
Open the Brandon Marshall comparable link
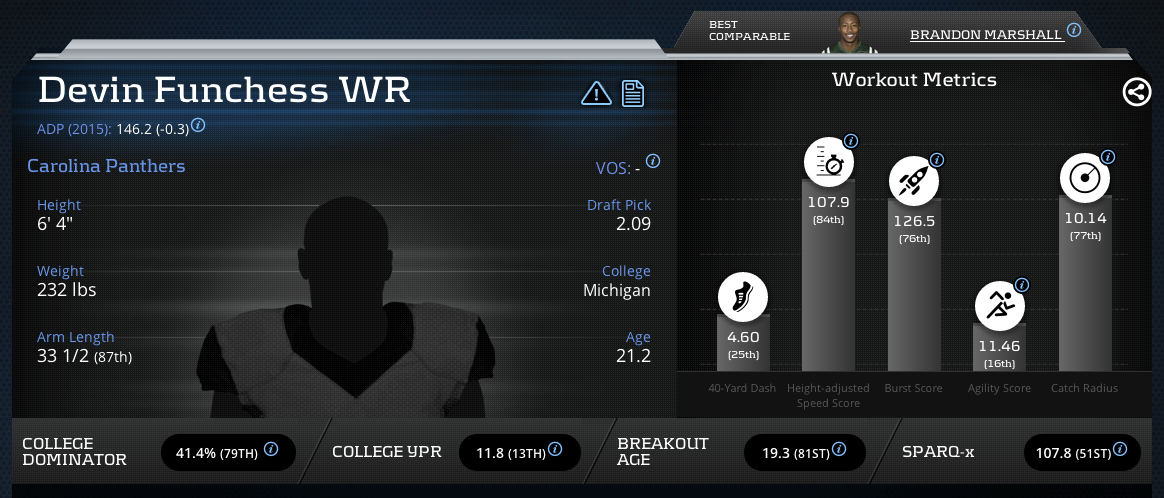click(985, 34)
